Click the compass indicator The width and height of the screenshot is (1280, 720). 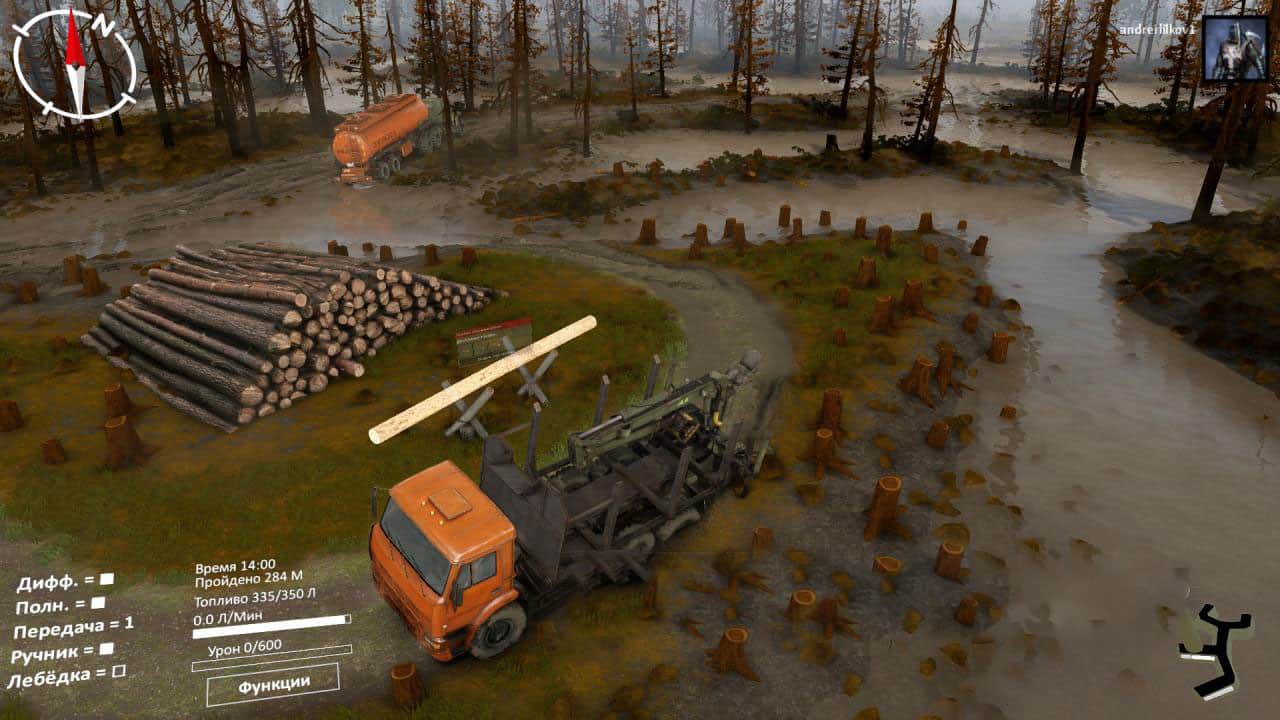click(x=75, y=65)
